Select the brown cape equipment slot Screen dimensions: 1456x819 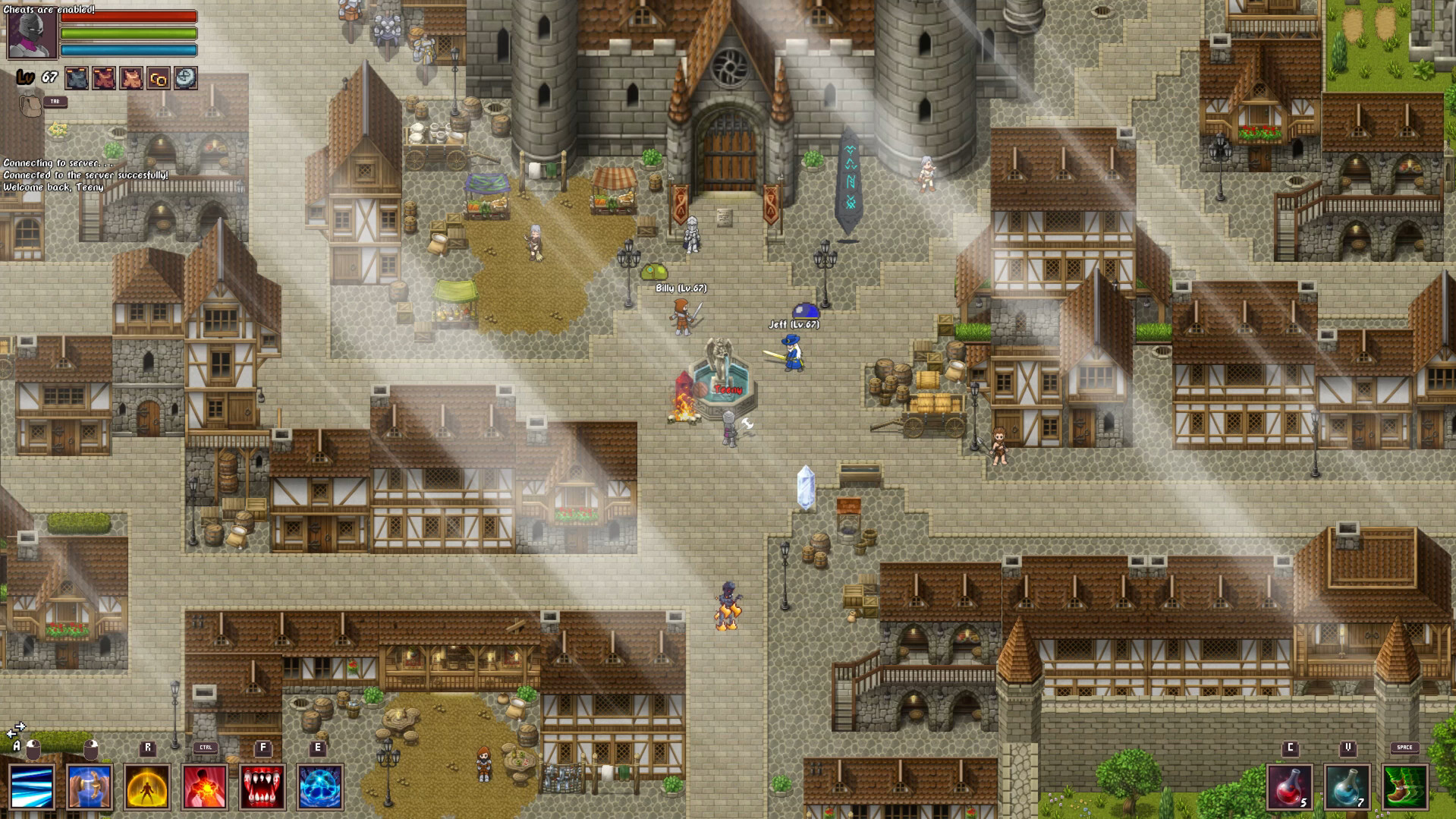click(131, 78)
